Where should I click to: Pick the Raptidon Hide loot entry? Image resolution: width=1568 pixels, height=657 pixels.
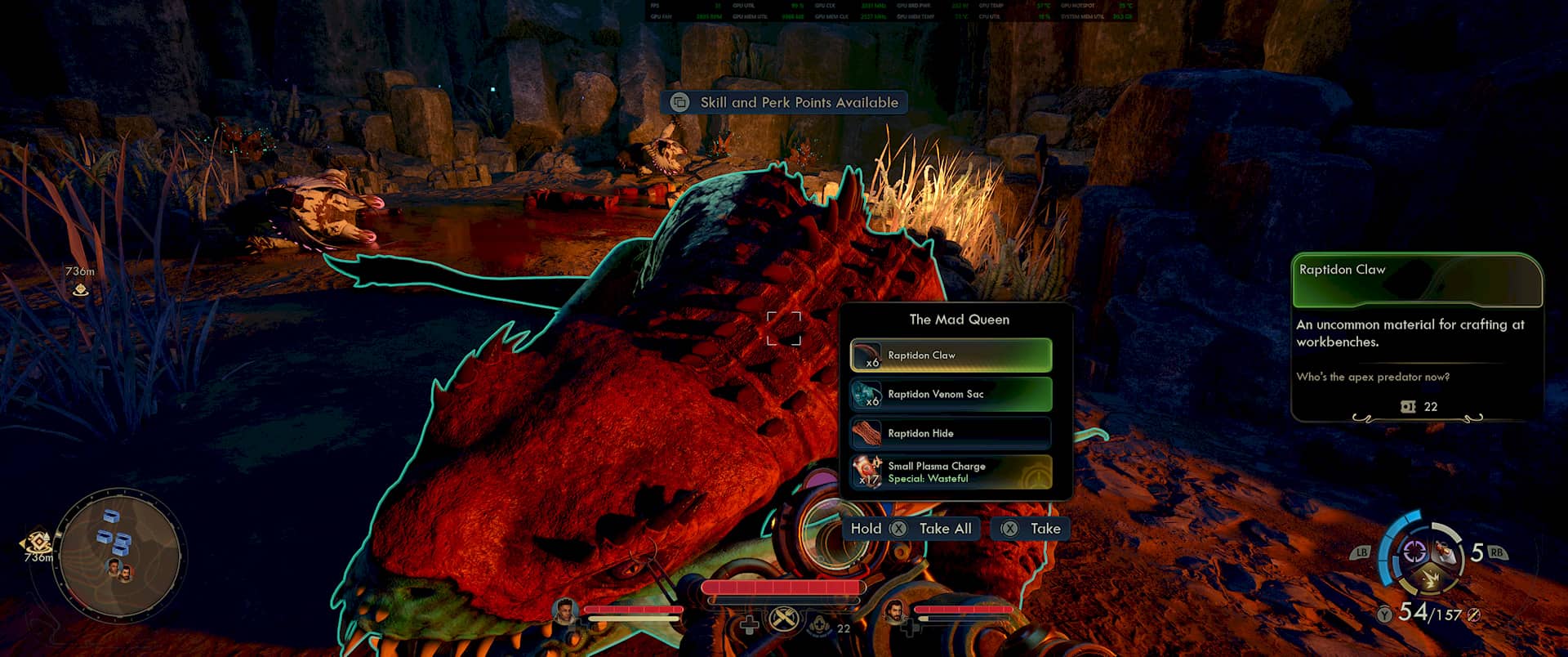(x=951, y=433)
